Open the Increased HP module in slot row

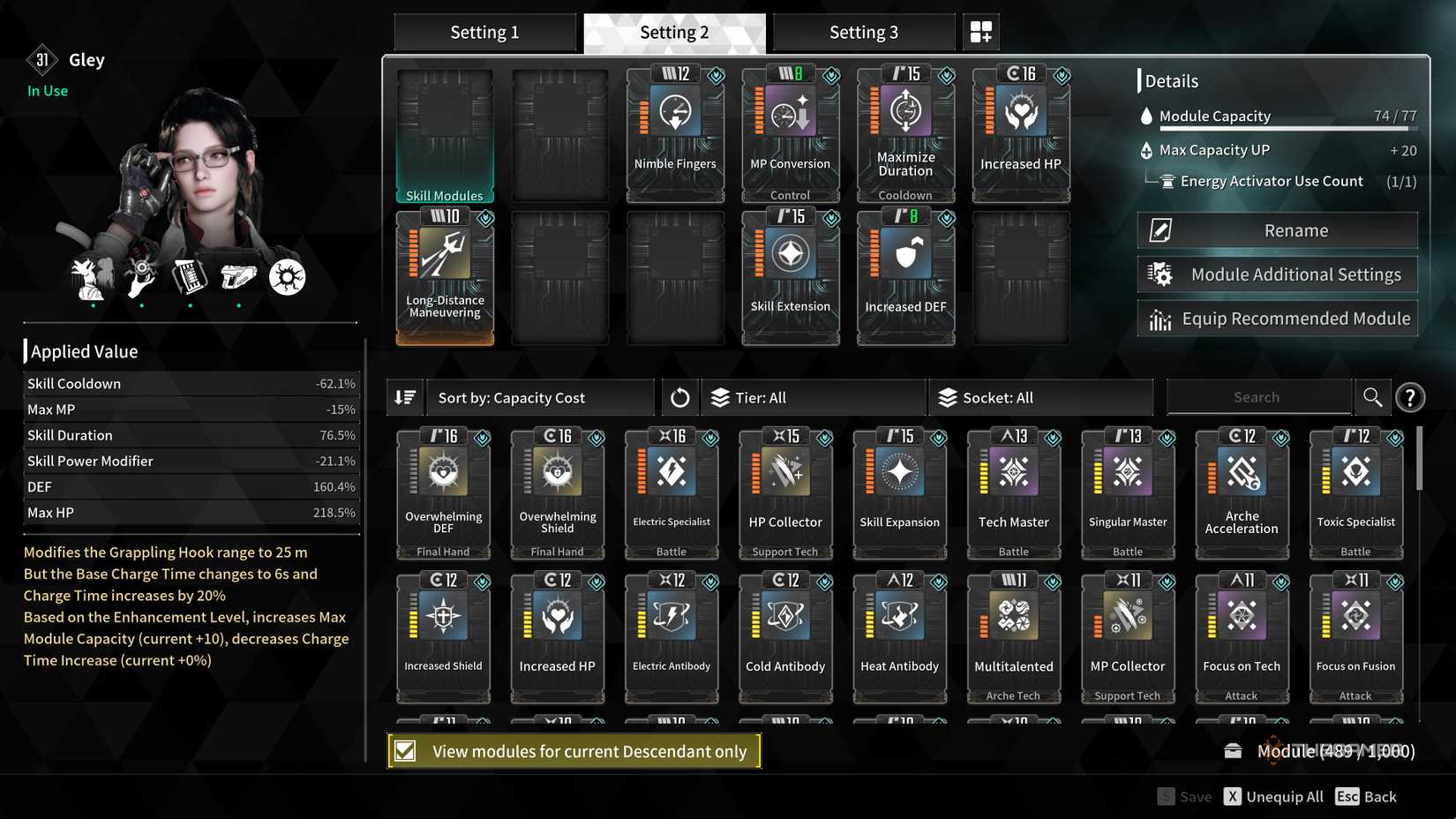(x=1020, y=132)
